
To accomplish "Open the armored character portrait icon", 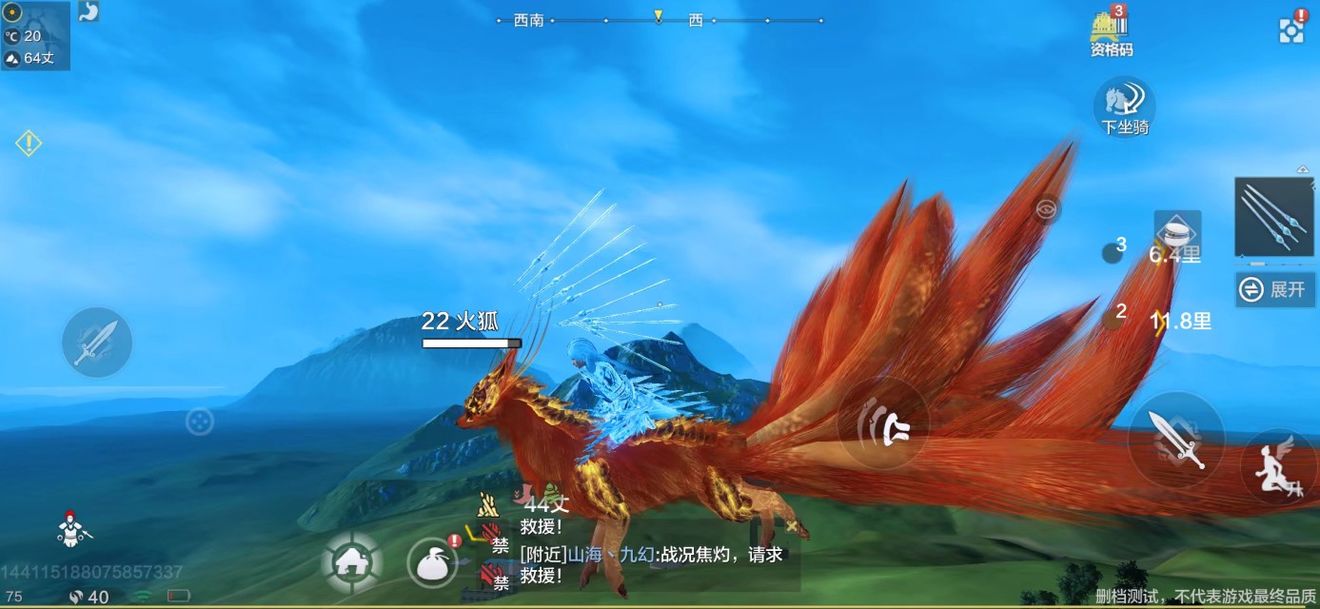I will click(x=70, y=529).
